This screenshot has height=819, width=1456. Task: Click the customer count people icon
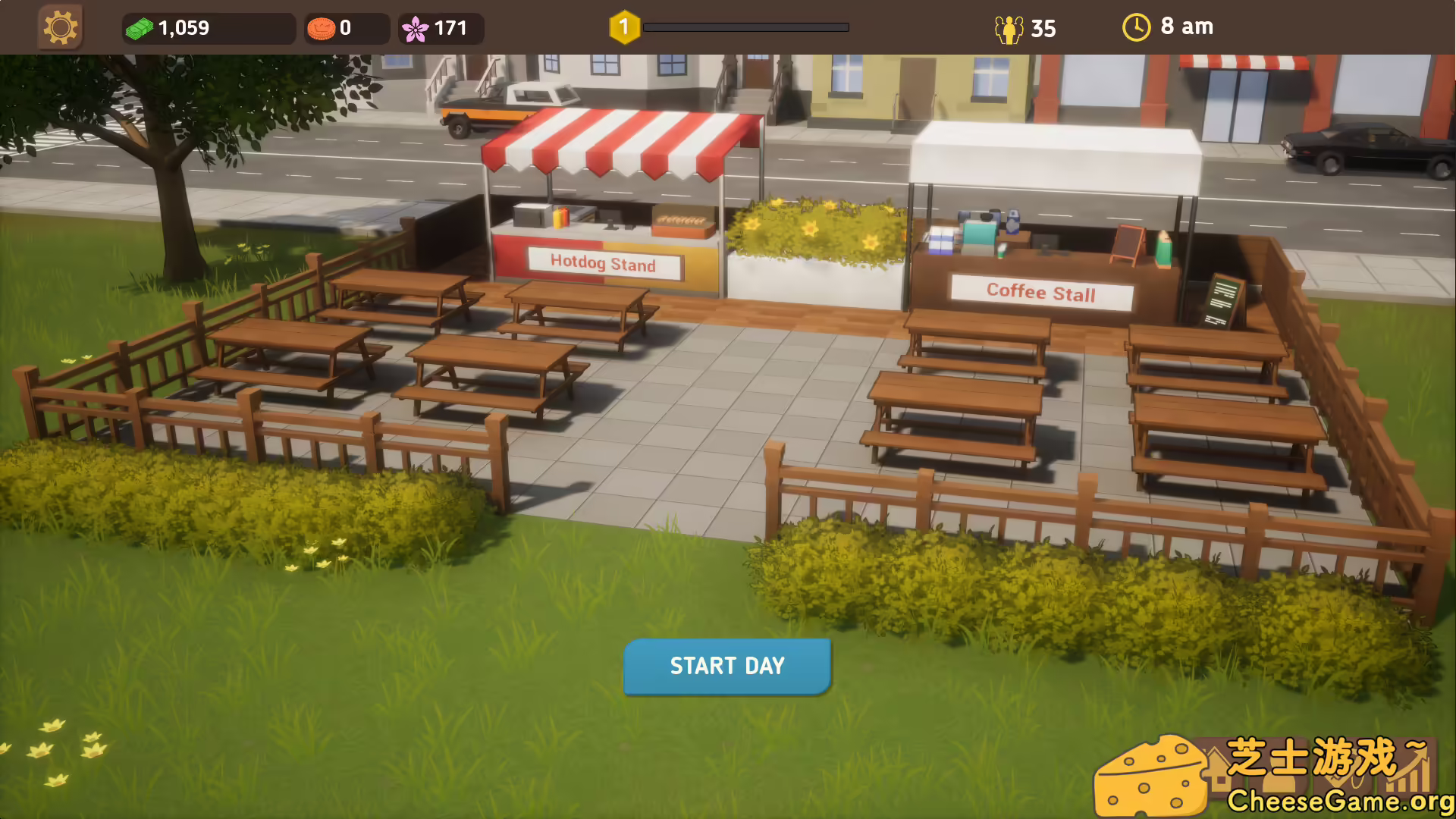coord(1009,28)
